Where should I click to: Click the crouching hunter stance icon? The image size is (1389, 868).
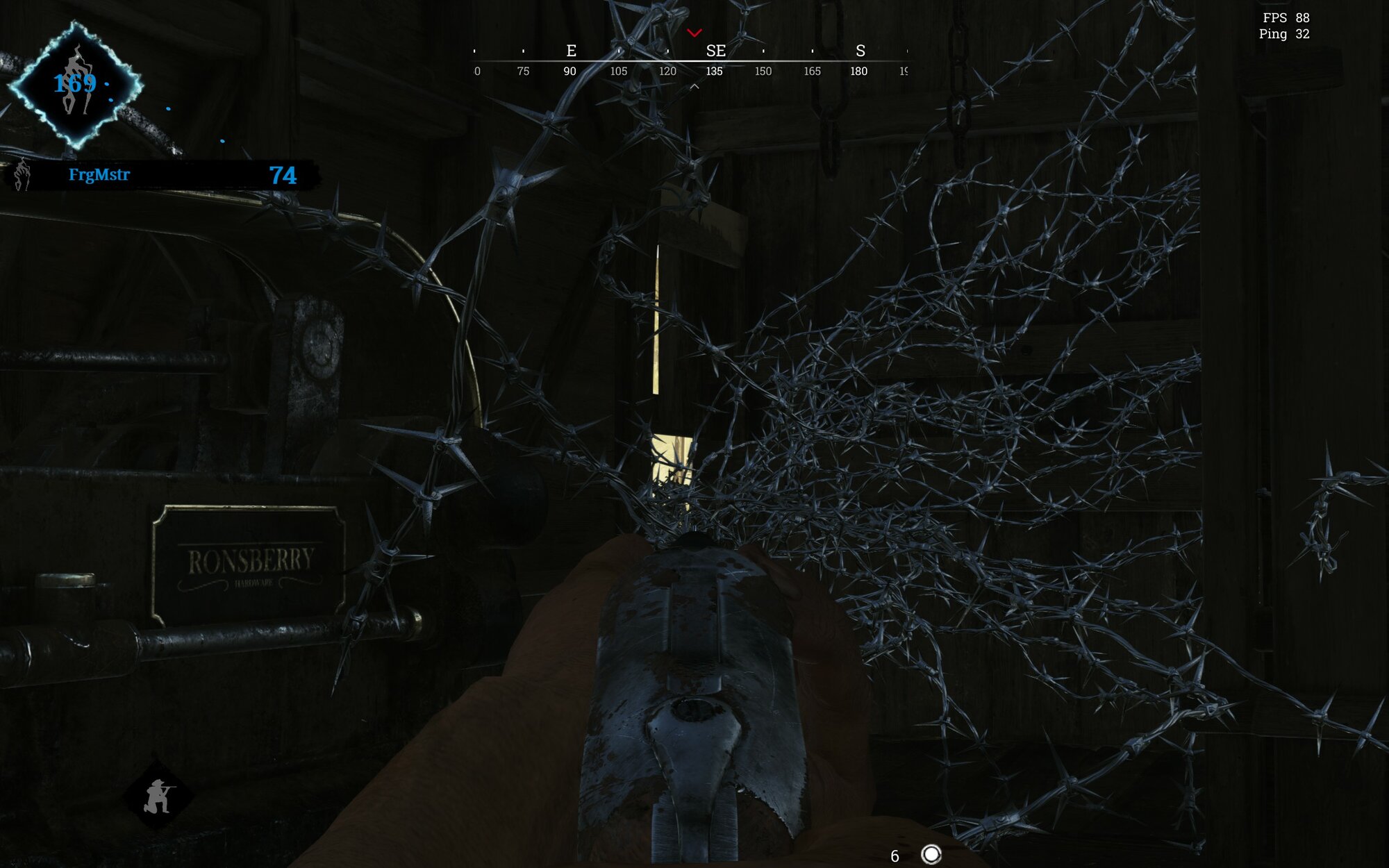[158, 796]
